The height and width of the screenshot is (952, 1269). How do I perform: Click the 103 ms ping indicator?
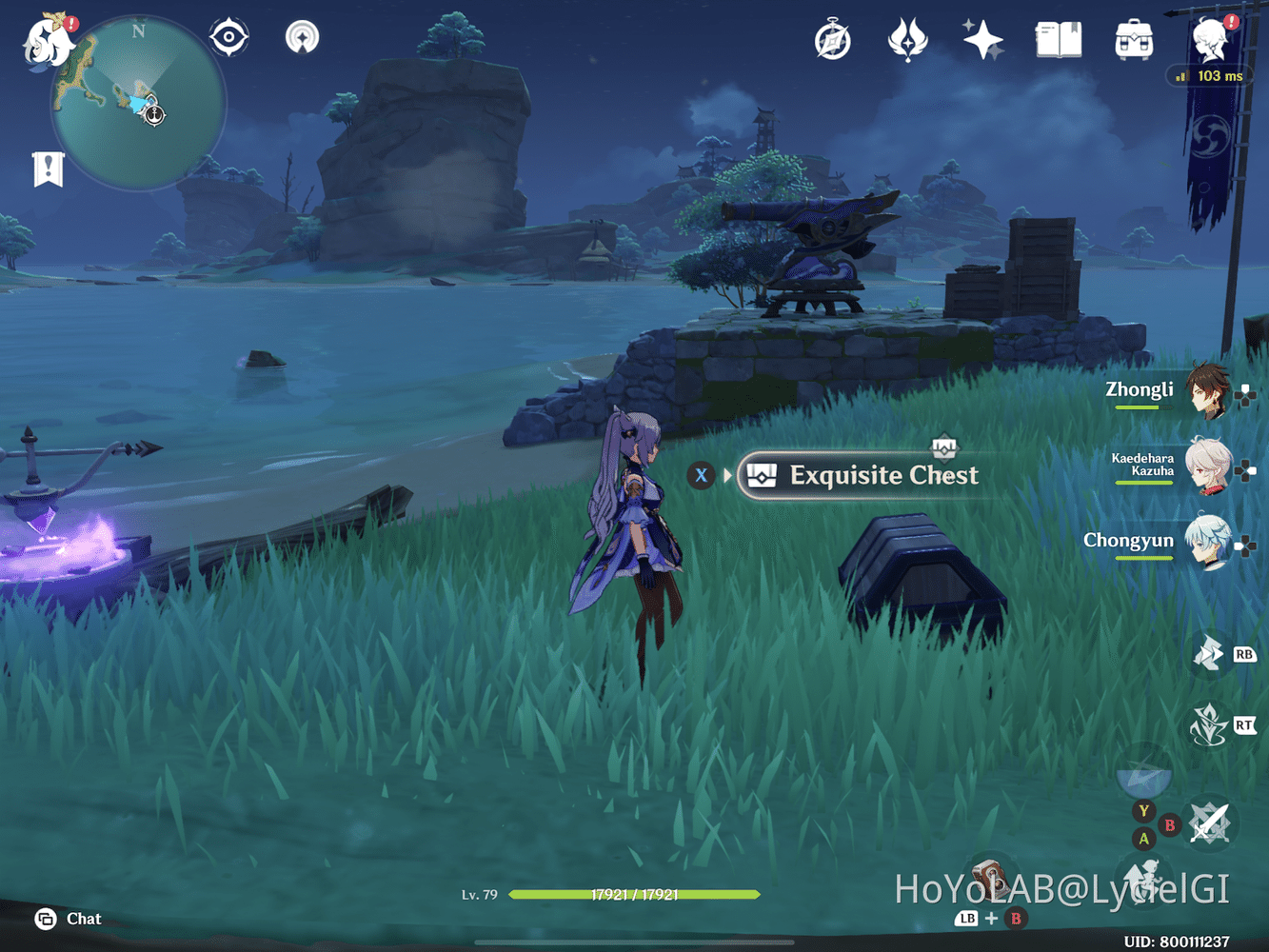point(1210,75)
